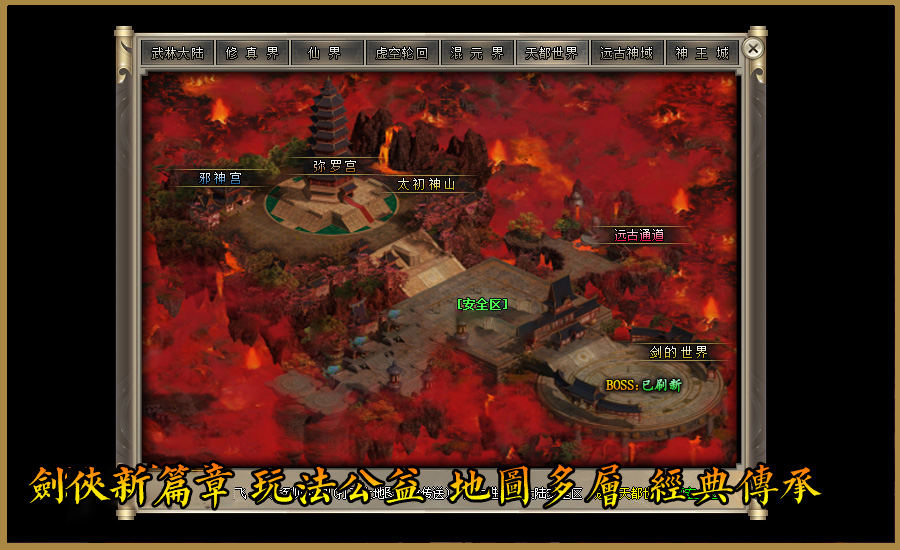Click the 太初神山 map label
Screen dimensions: 900x550
coord(425,185)
